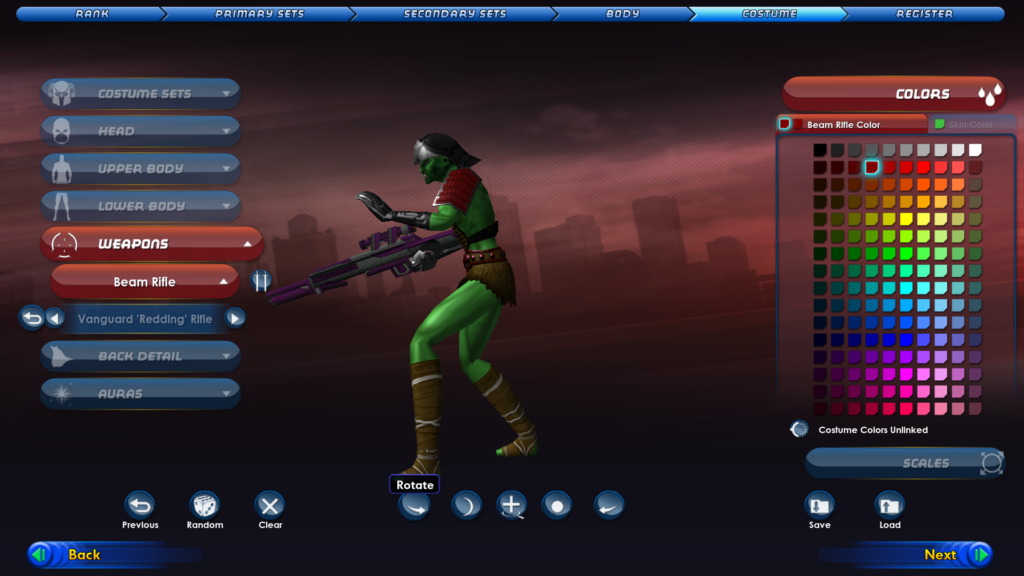Switch to the Rank tab
Viewport: 1024px width, 576px height.
pos(92,14)
